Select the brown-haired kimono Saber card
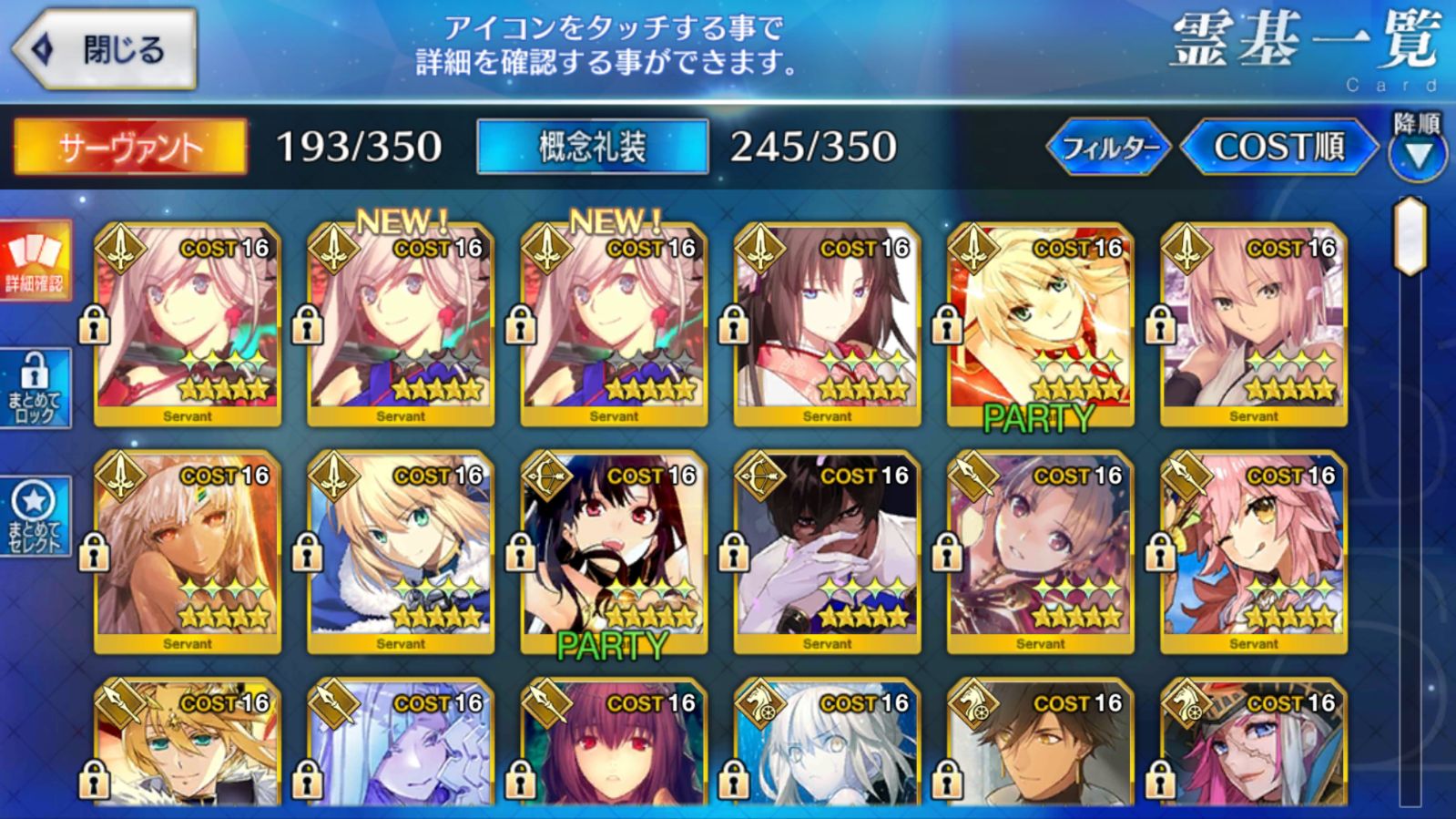Screen dimensions: 1456x819 (x=827, y=325)
